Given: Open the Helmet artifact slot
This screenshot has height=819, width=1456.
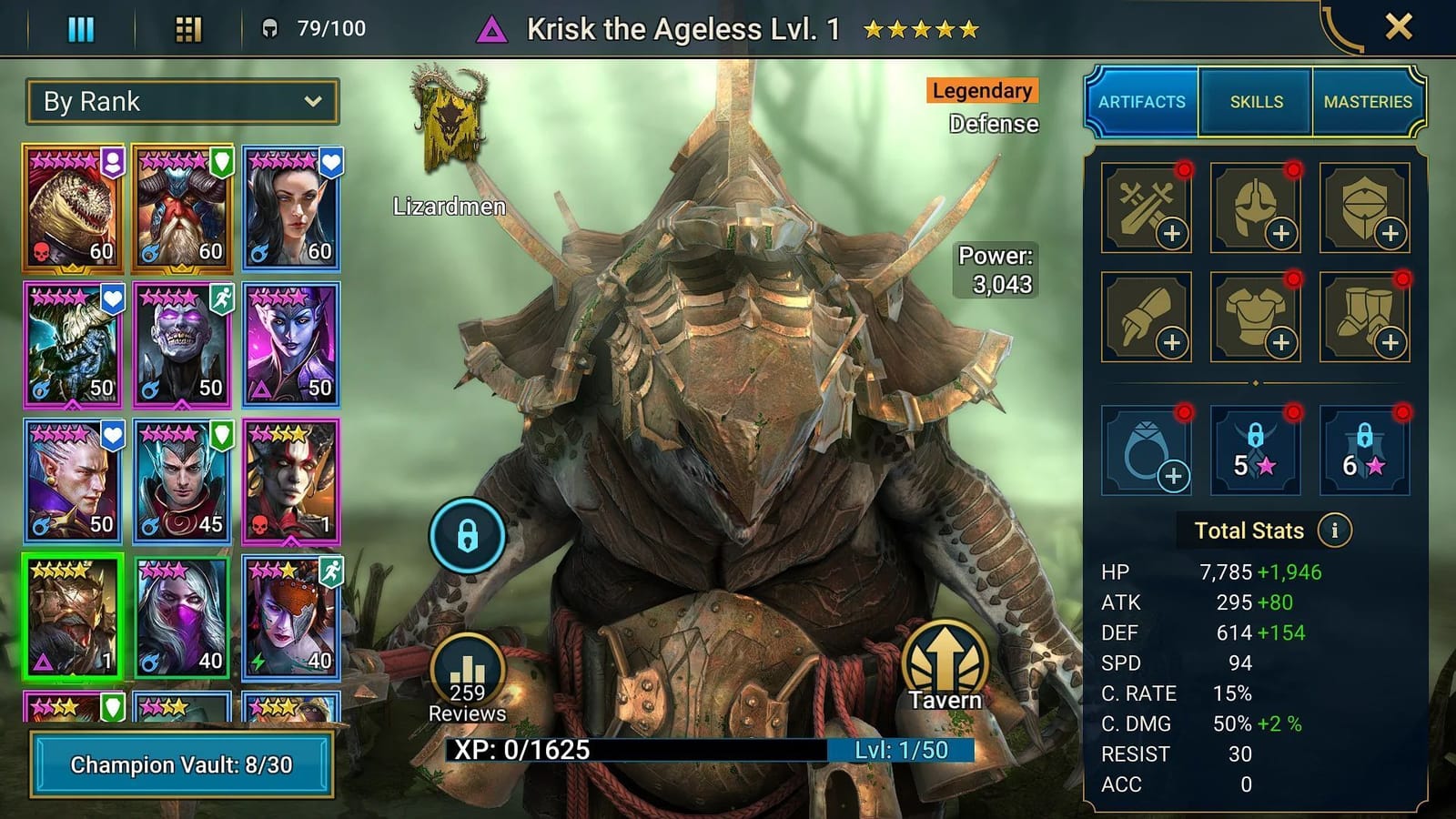Looking at the screenshot, I should point(1255,207).
